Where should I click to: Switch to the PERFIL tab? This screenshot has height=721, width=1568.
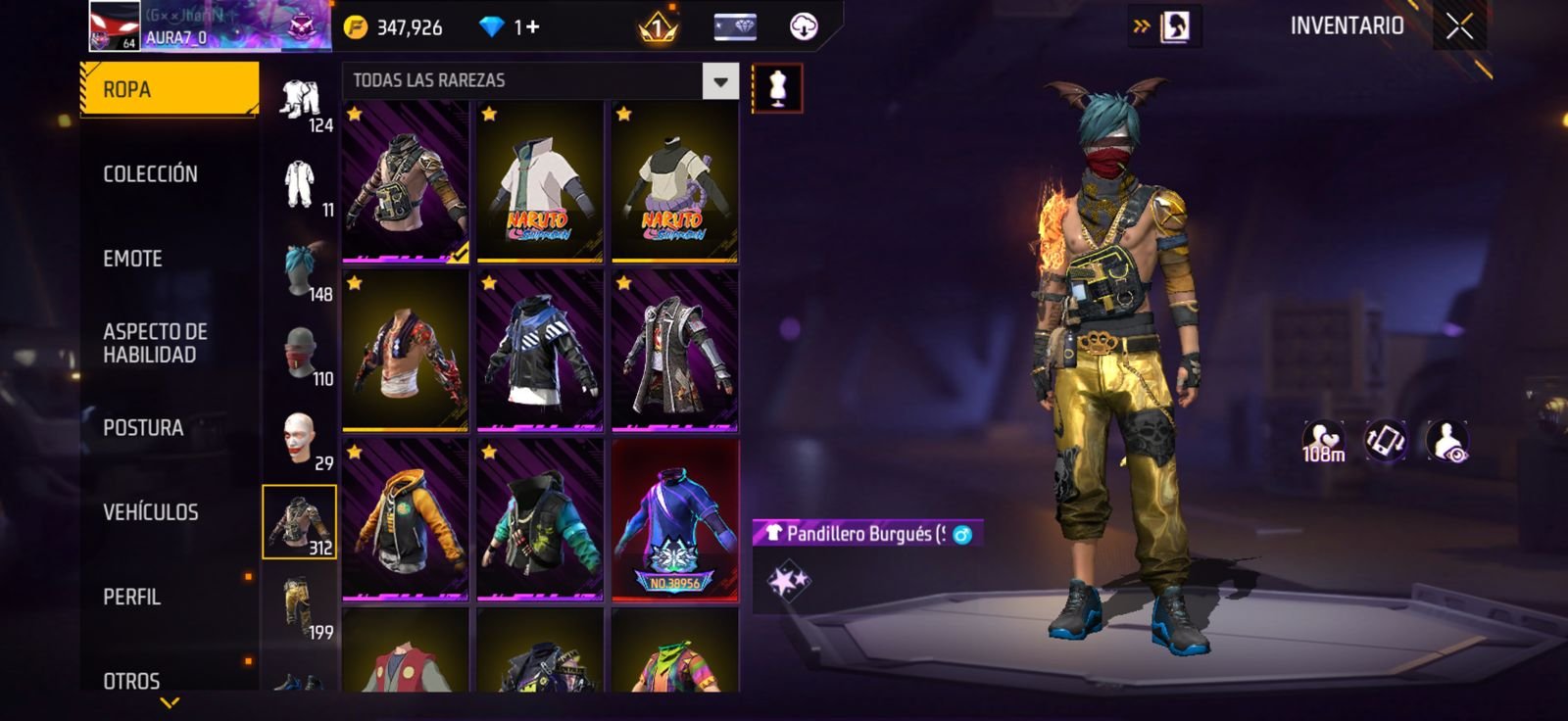pyautogui.click(x=132, y=597)
